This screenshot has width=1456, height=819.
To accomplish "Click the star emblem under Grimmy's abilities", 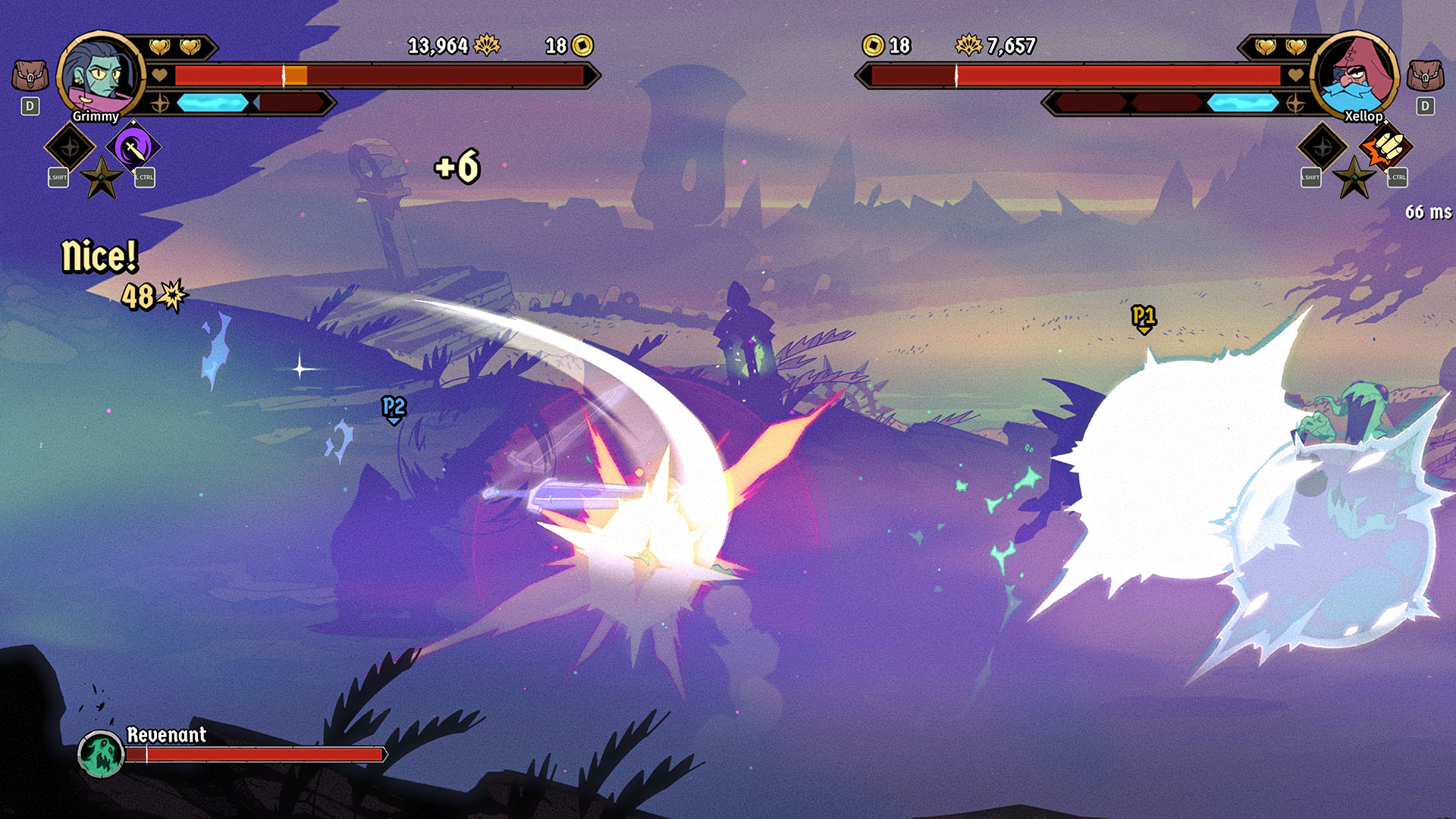I will tap(102, 178).
